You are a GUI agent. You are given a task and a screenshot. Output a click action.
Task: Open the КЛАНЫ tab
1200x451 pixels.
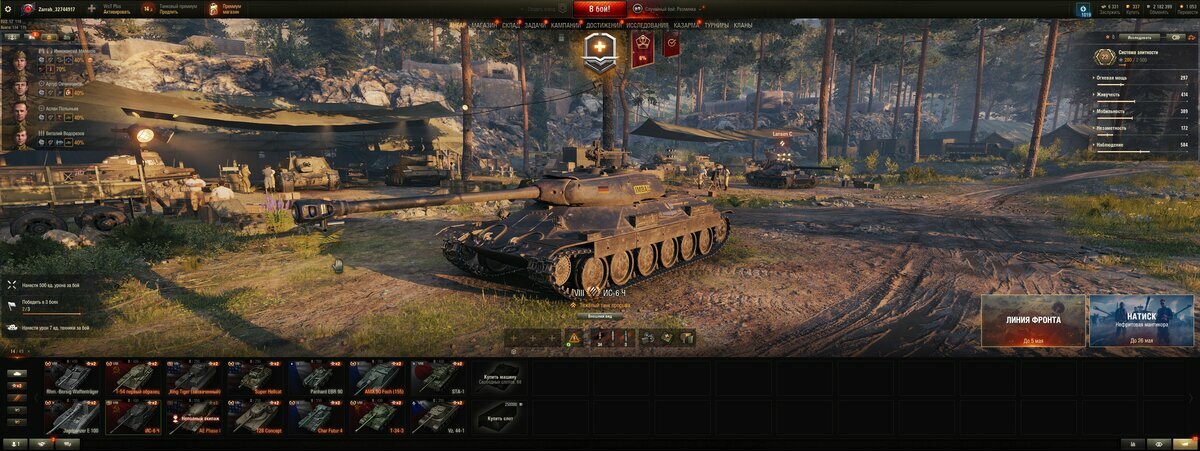pyautogui.click(x=743, y=25)
